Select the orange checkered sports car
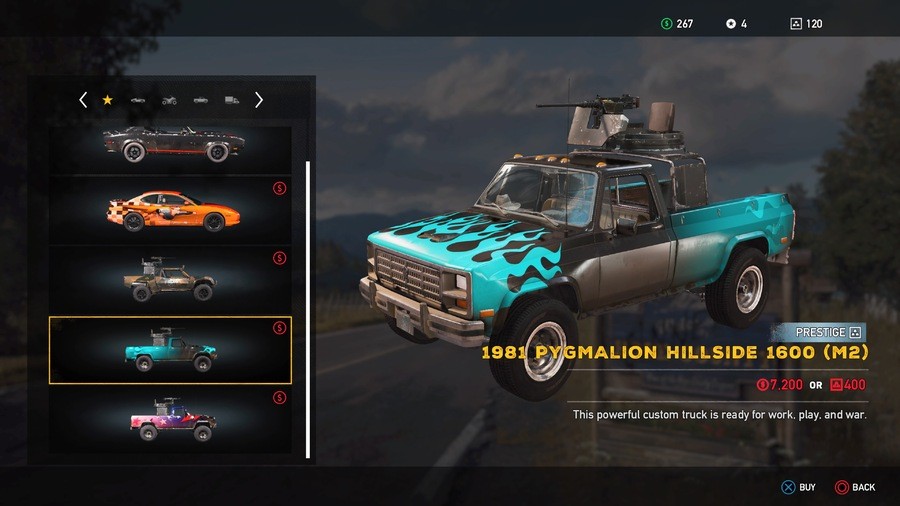The height and width of the screenshot is (506, 900). coord(170,212)
